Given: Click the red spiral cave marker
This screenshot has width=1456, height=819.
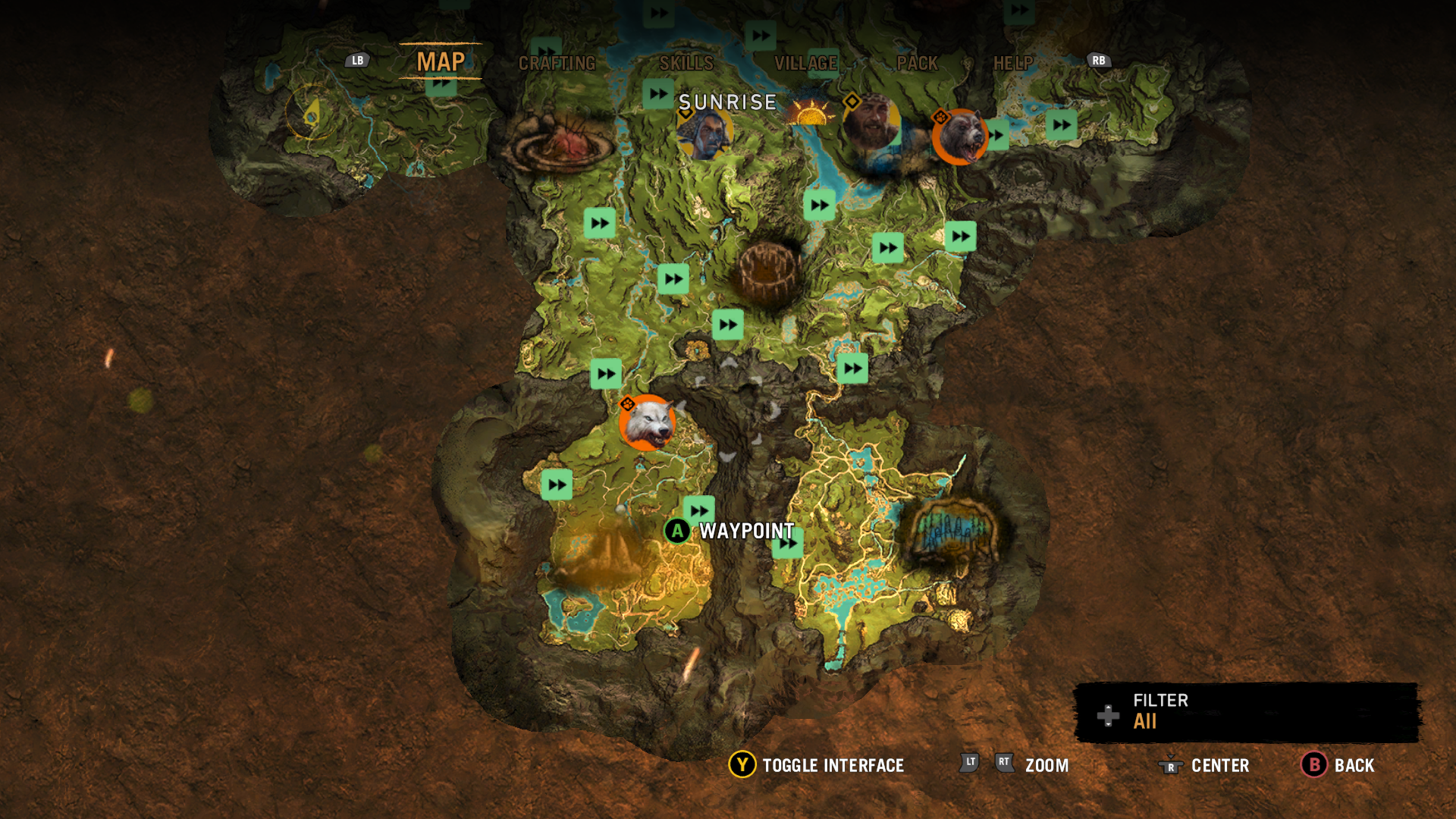Looking at the screenshot, I should coord(560,141).
